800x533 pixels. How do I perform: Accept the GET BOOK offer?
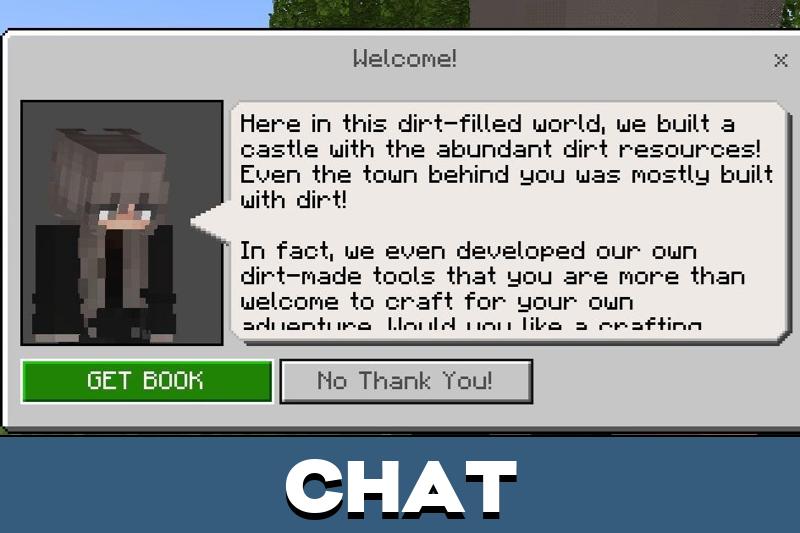[146, 381]
